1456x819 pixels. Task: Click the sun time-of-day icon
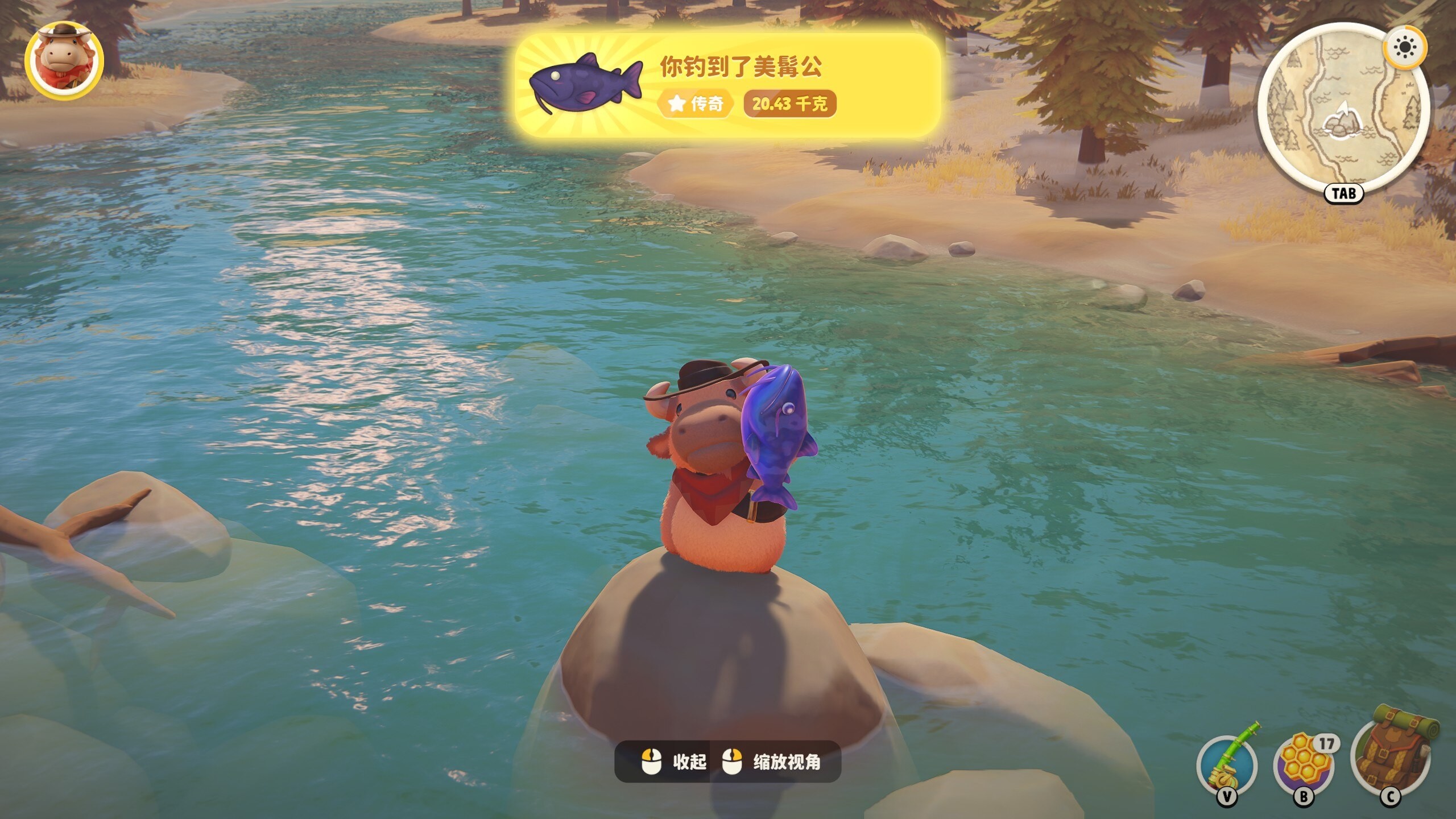[x=1405, y=47]
